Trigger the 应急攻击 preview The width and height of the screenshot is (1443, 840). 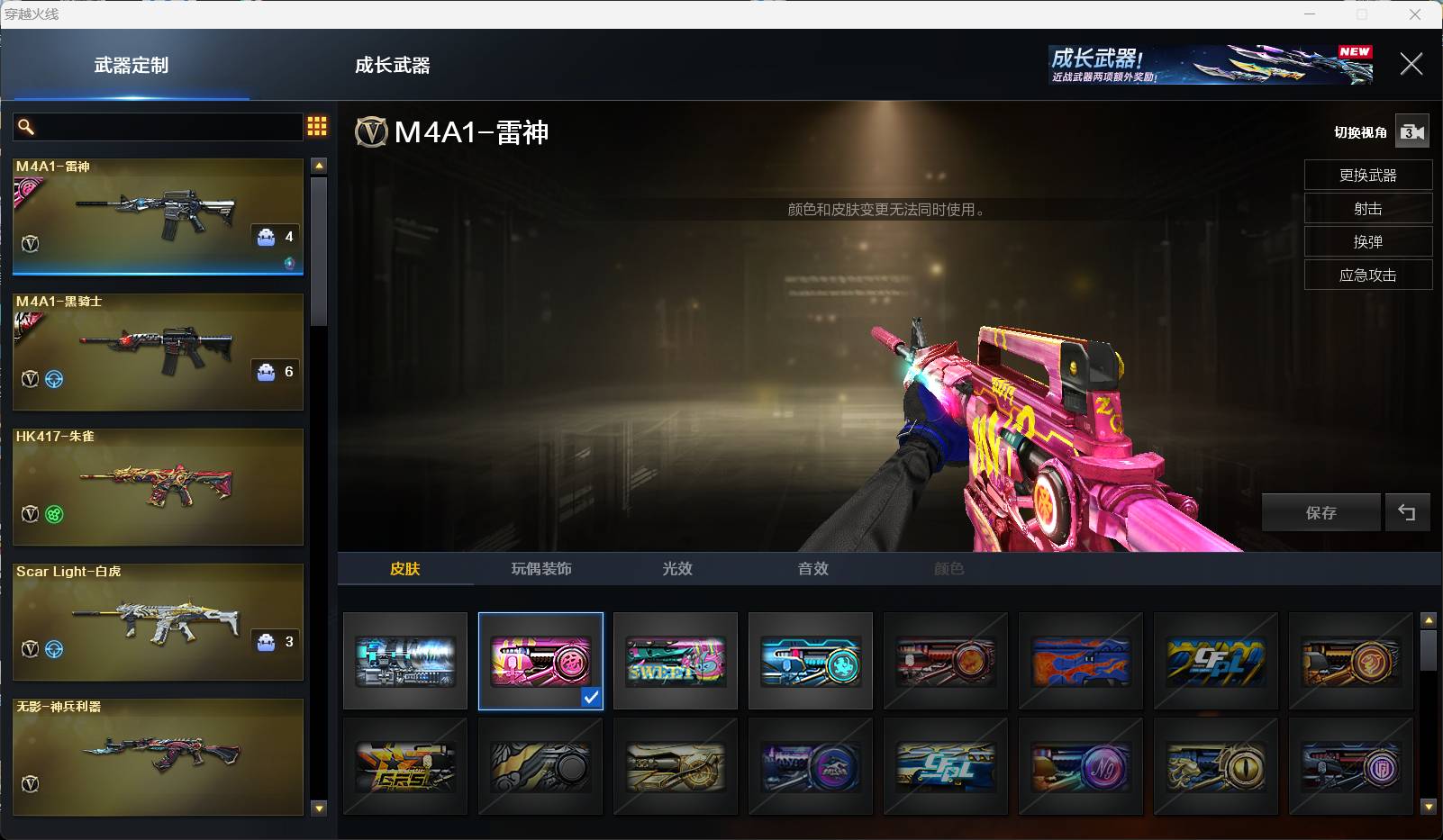[1367, 275]
